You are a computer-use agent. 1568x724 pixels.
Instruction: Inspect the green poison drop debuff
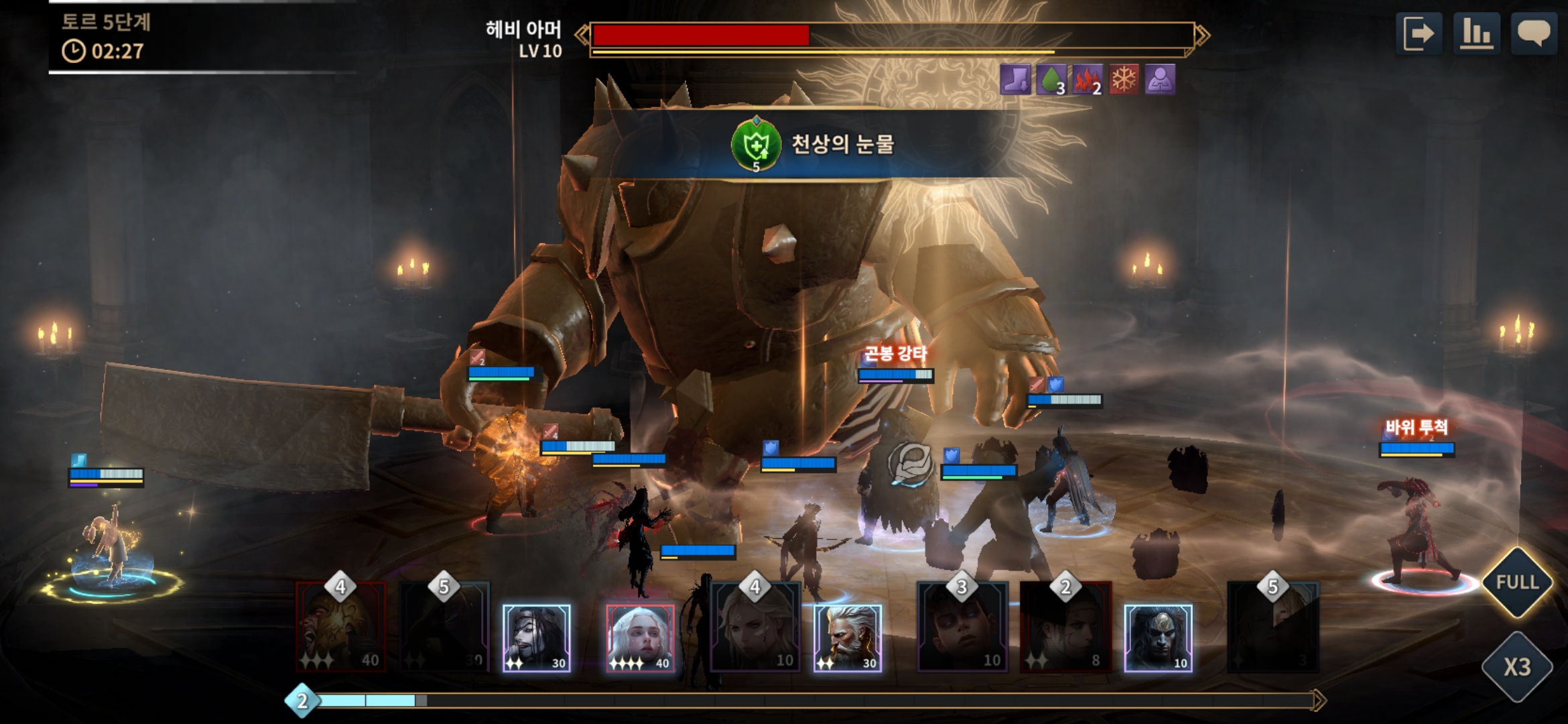tap(1051, 80)
